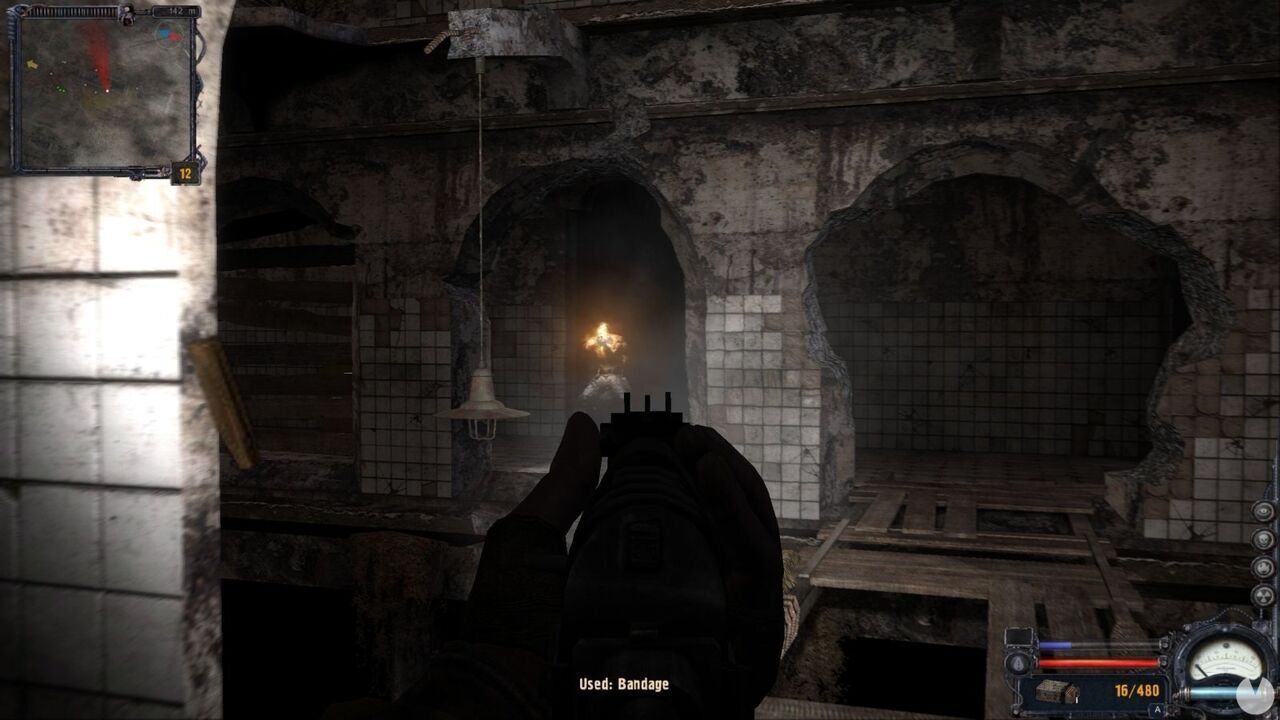Screen dimensions: 1280x720
Task: Toggle the A fire-mode indicator
Action: click(x=1157, y=709)
